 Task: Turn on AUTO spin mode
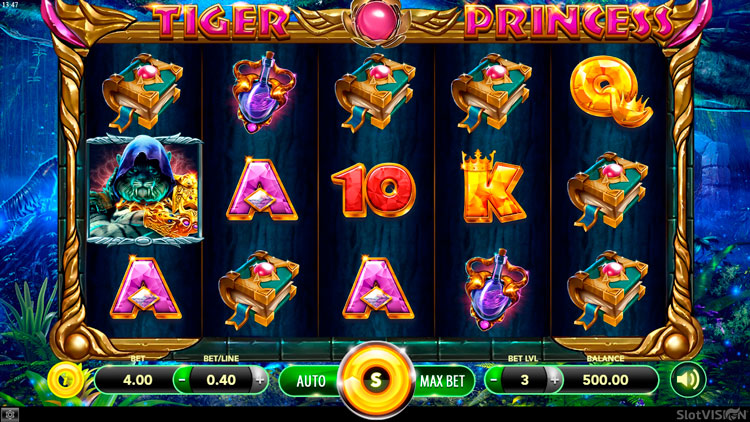(x=311, y=380)
